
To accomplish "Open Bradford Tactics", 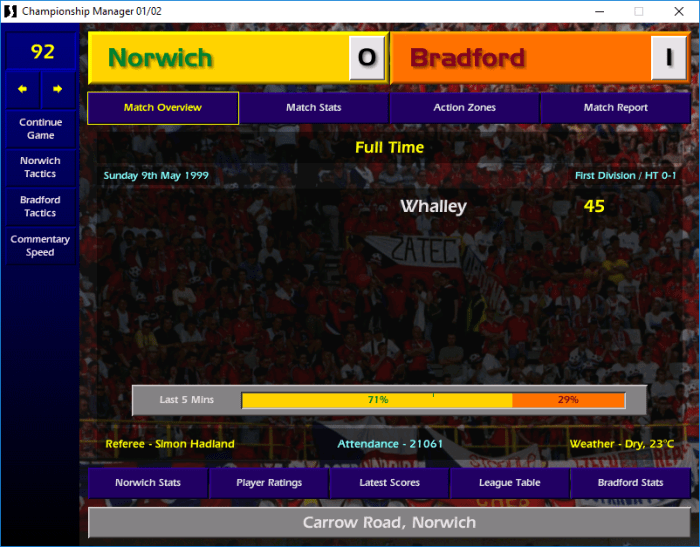I will [x=40, y=206].
